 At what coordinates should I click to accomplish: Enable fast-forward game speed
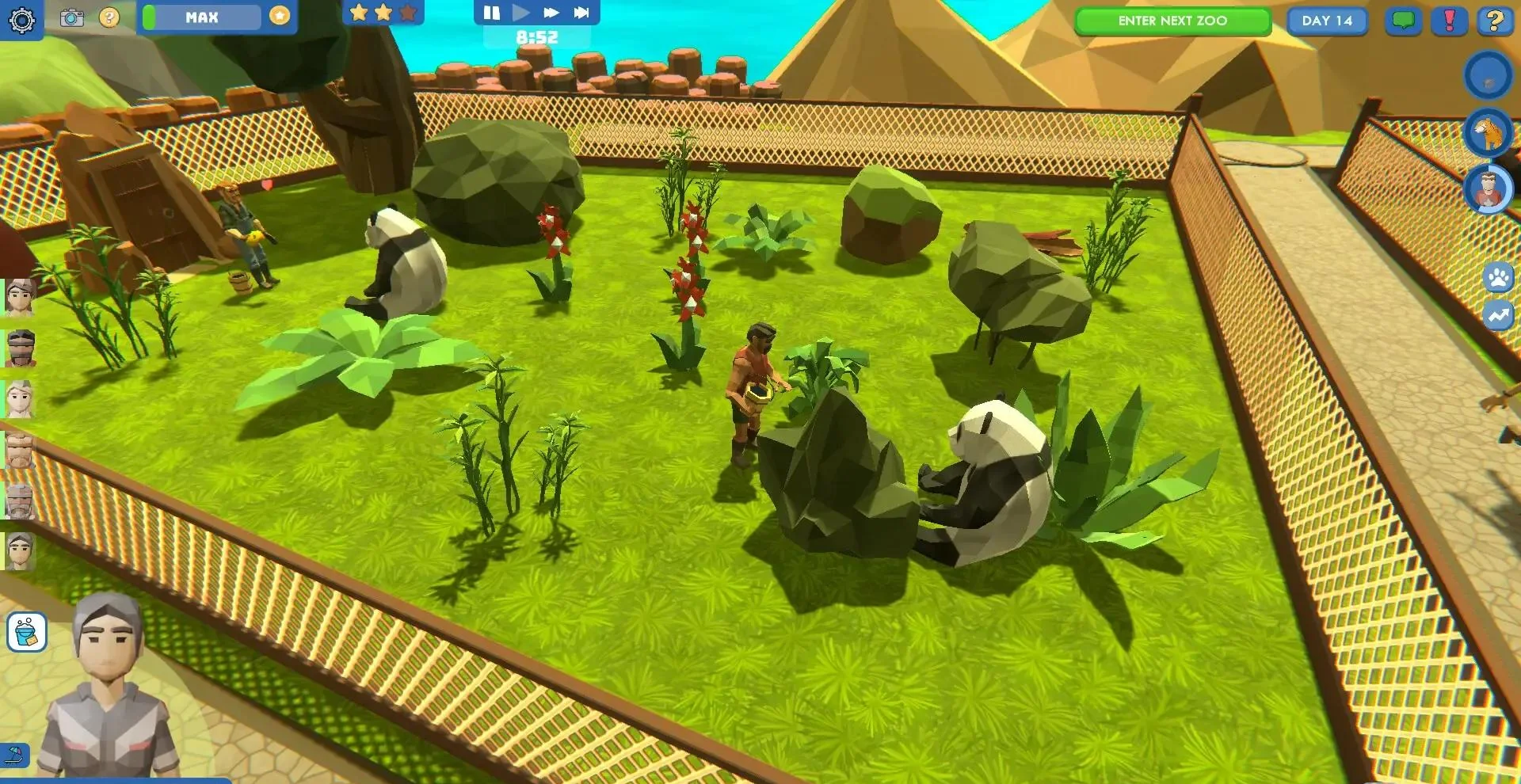549,12
